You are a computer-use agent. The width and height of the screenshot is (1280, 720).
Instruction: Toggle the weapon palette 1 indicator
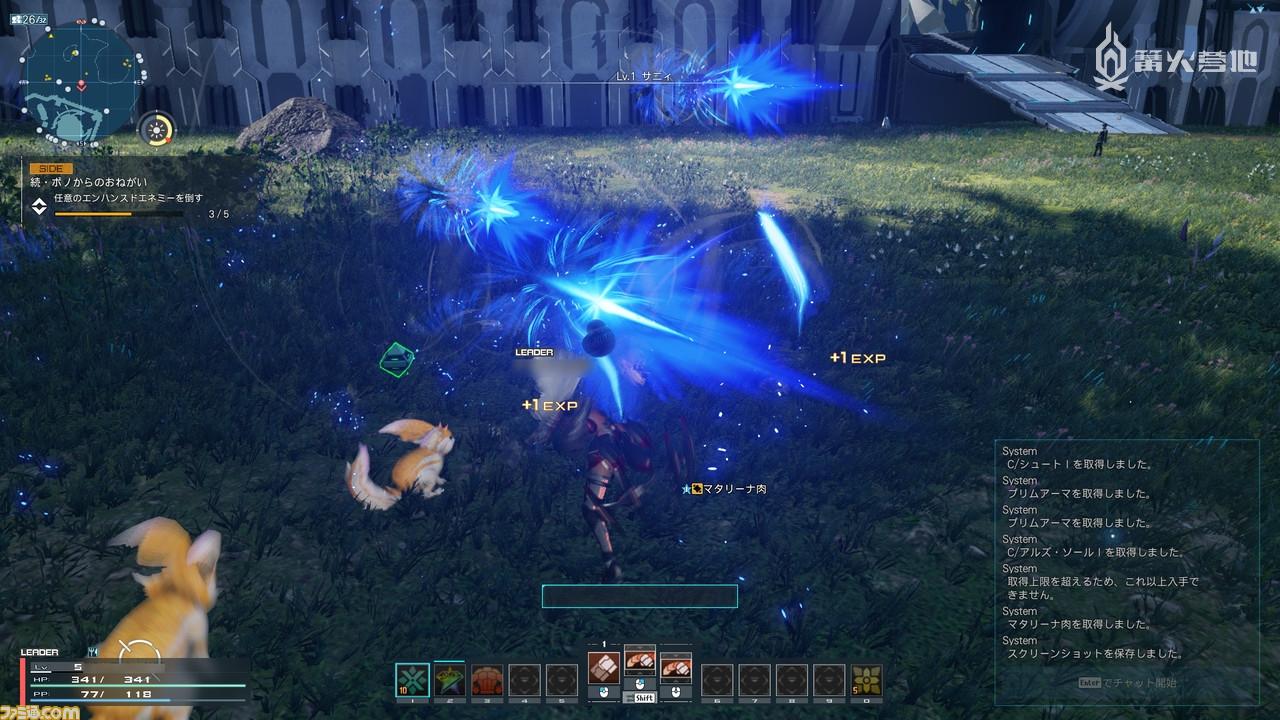605,642
